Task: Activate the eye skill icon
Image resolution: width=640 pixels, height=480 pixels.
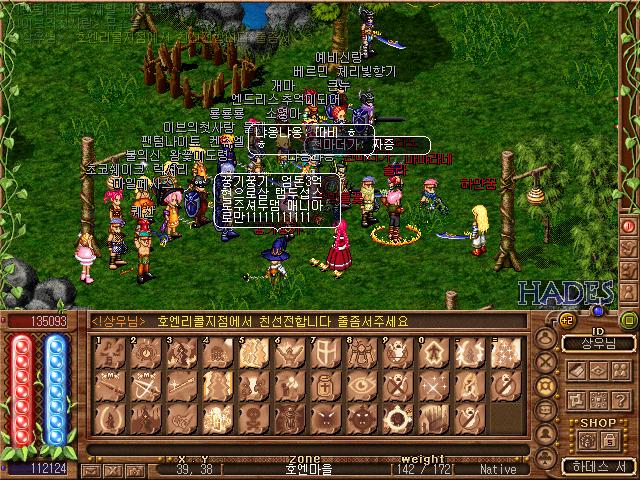Action: click(361, 385)
